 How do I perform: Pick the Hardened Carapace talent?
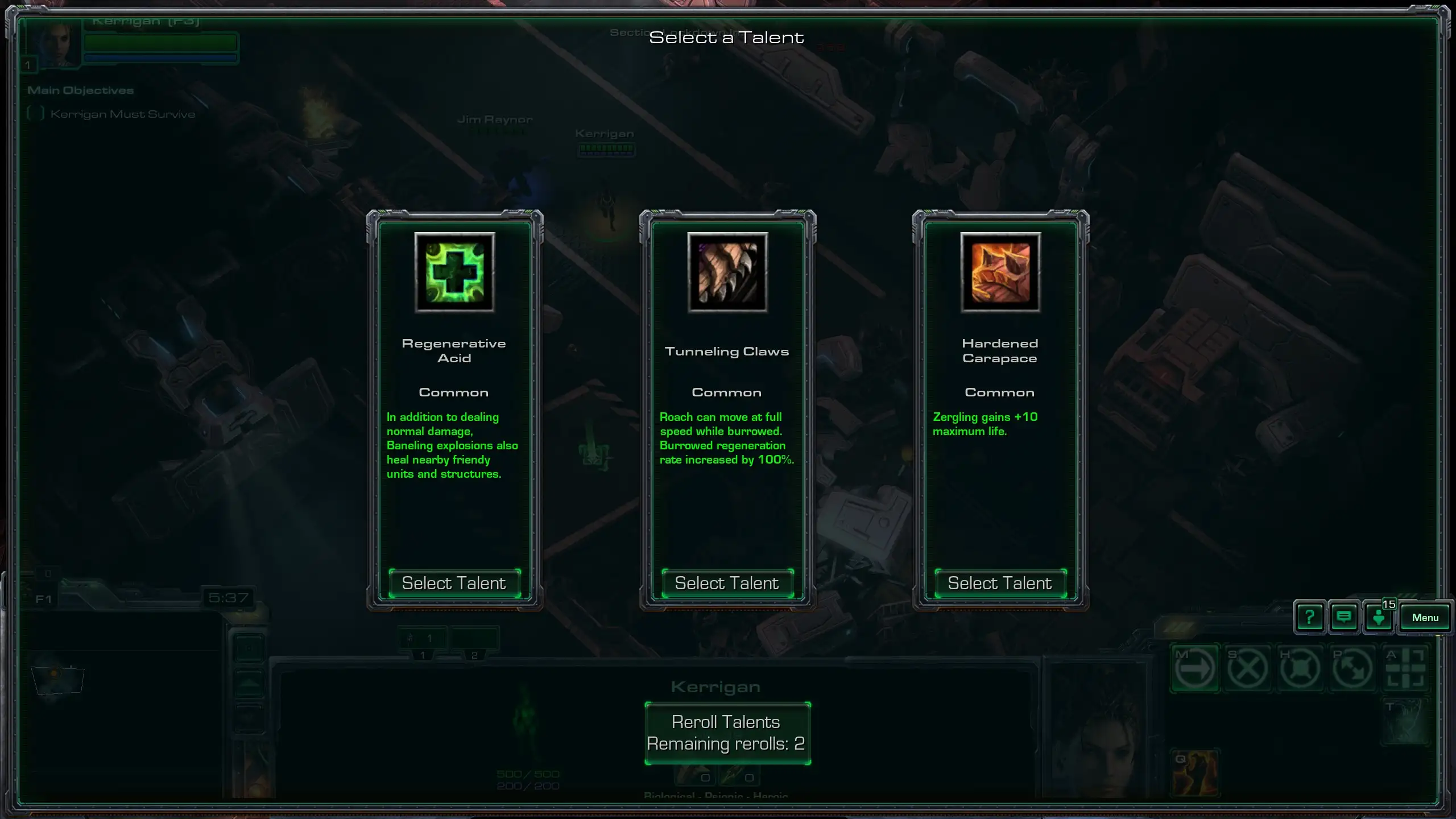point(1000,584)
